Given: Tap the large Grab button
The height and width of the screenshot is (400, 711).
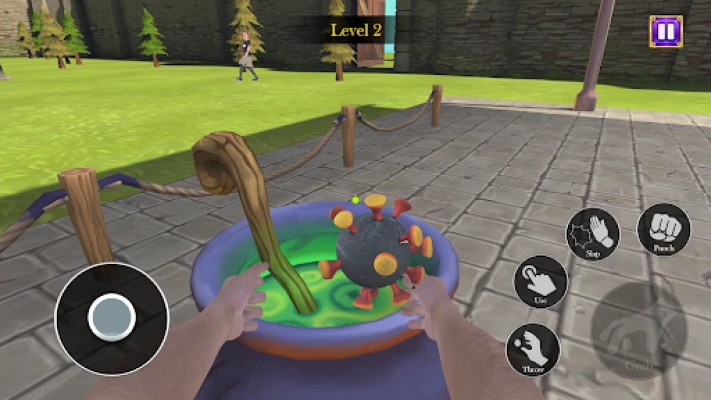Looking at the screenshot, I should 639,330.
